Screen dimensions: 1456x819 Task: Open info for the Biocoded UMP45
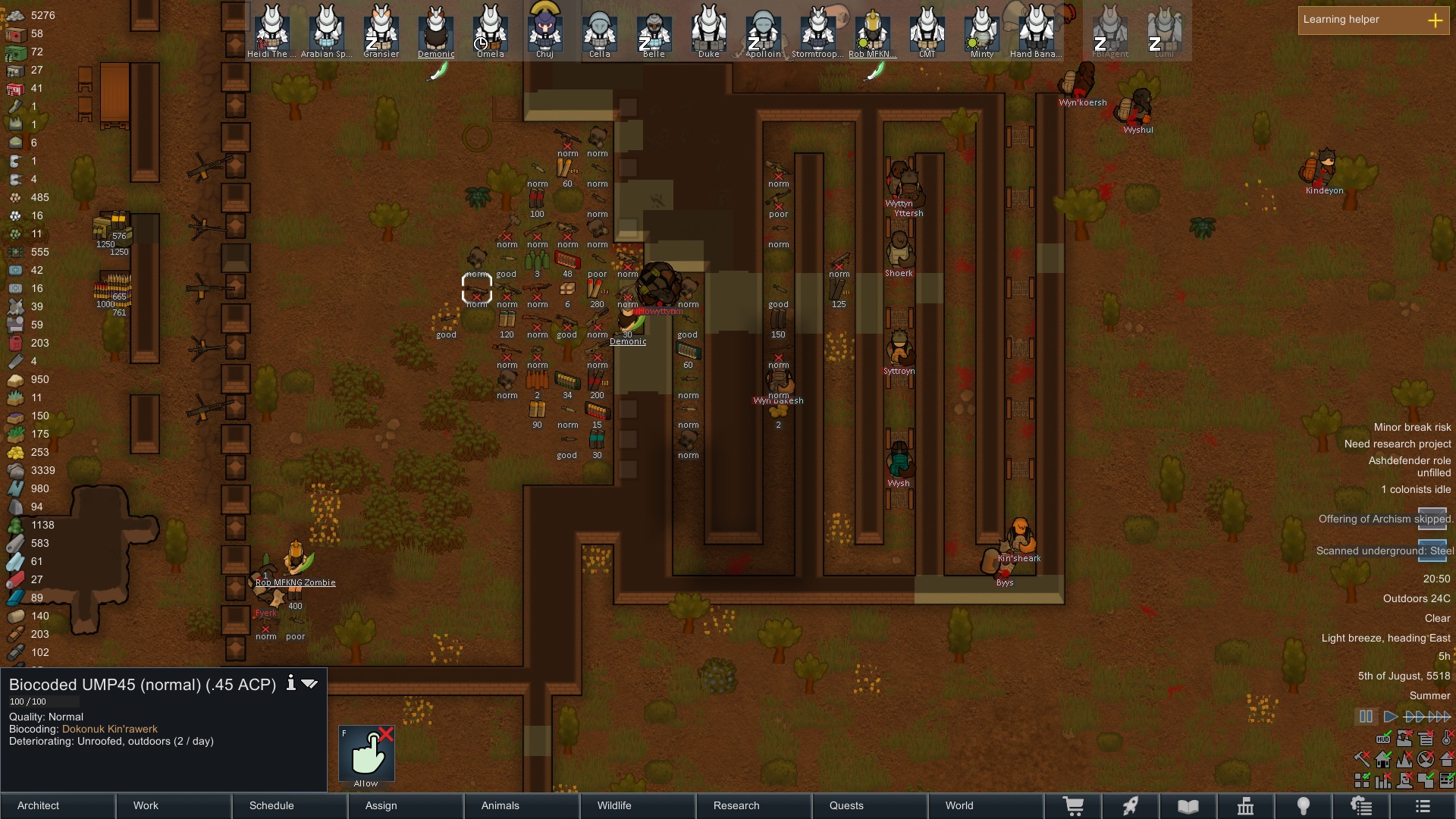point(290,683)
